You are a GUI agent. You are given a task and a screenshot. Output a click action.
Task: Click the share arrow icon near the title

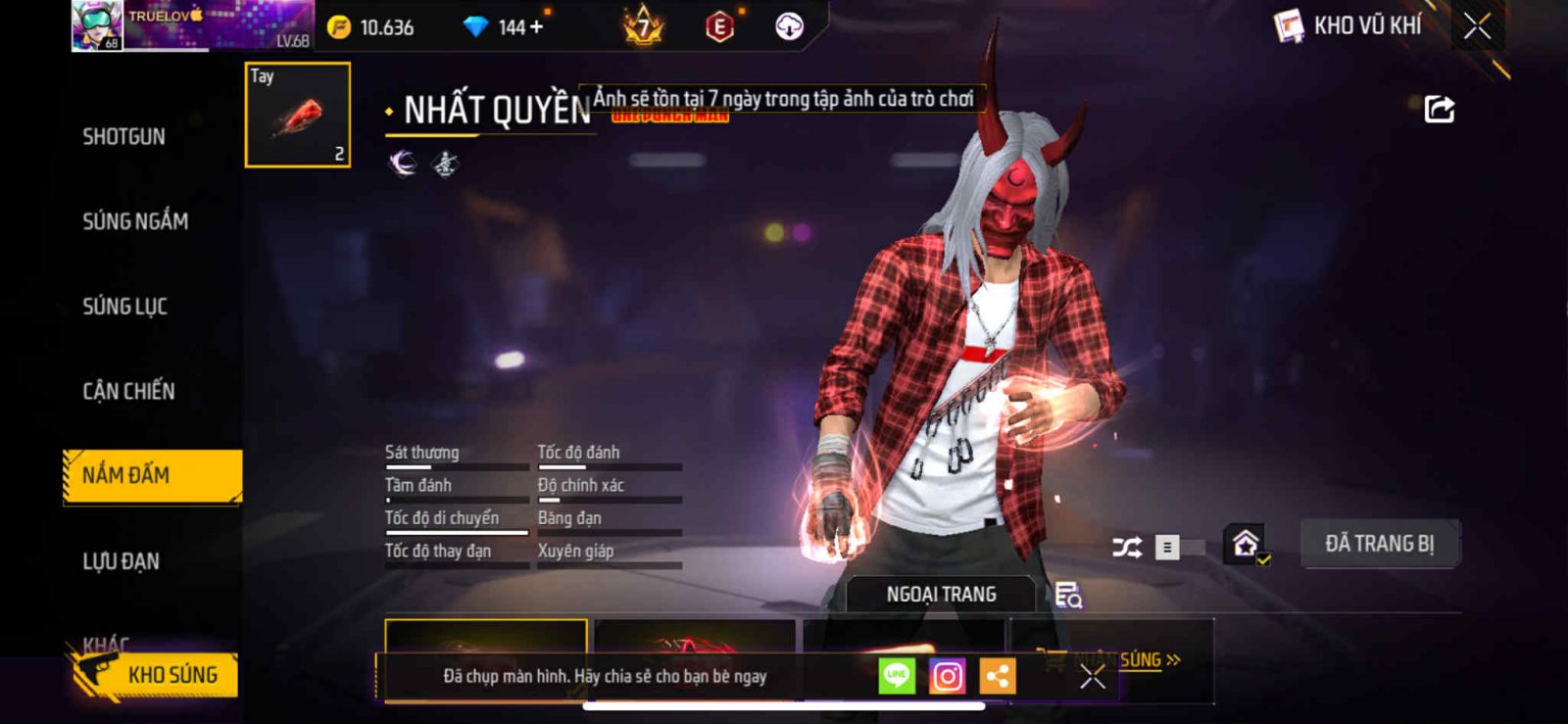tap(1439, 109)
